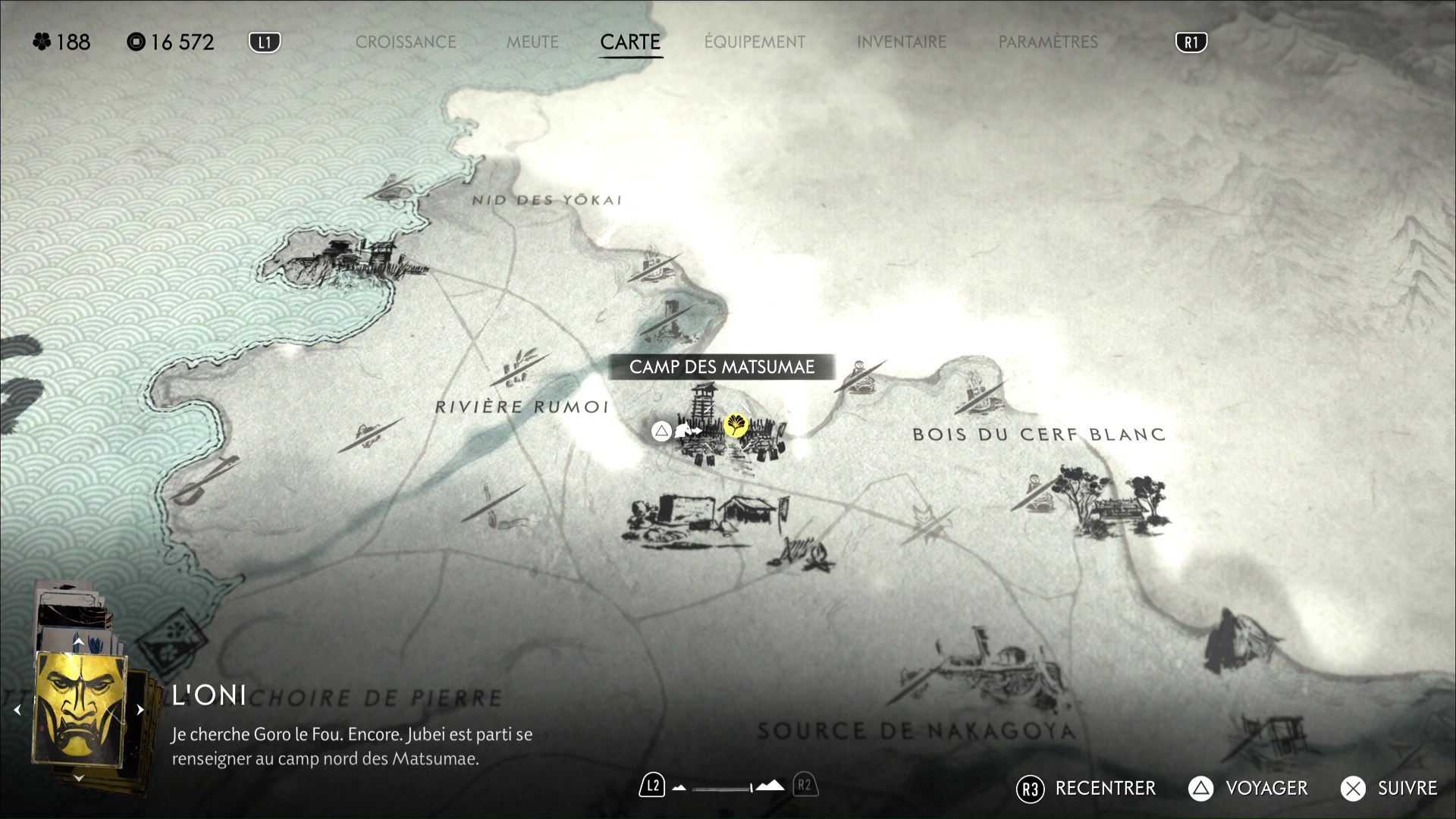Click the Camp des Matsumae location label

coord(722,367)
